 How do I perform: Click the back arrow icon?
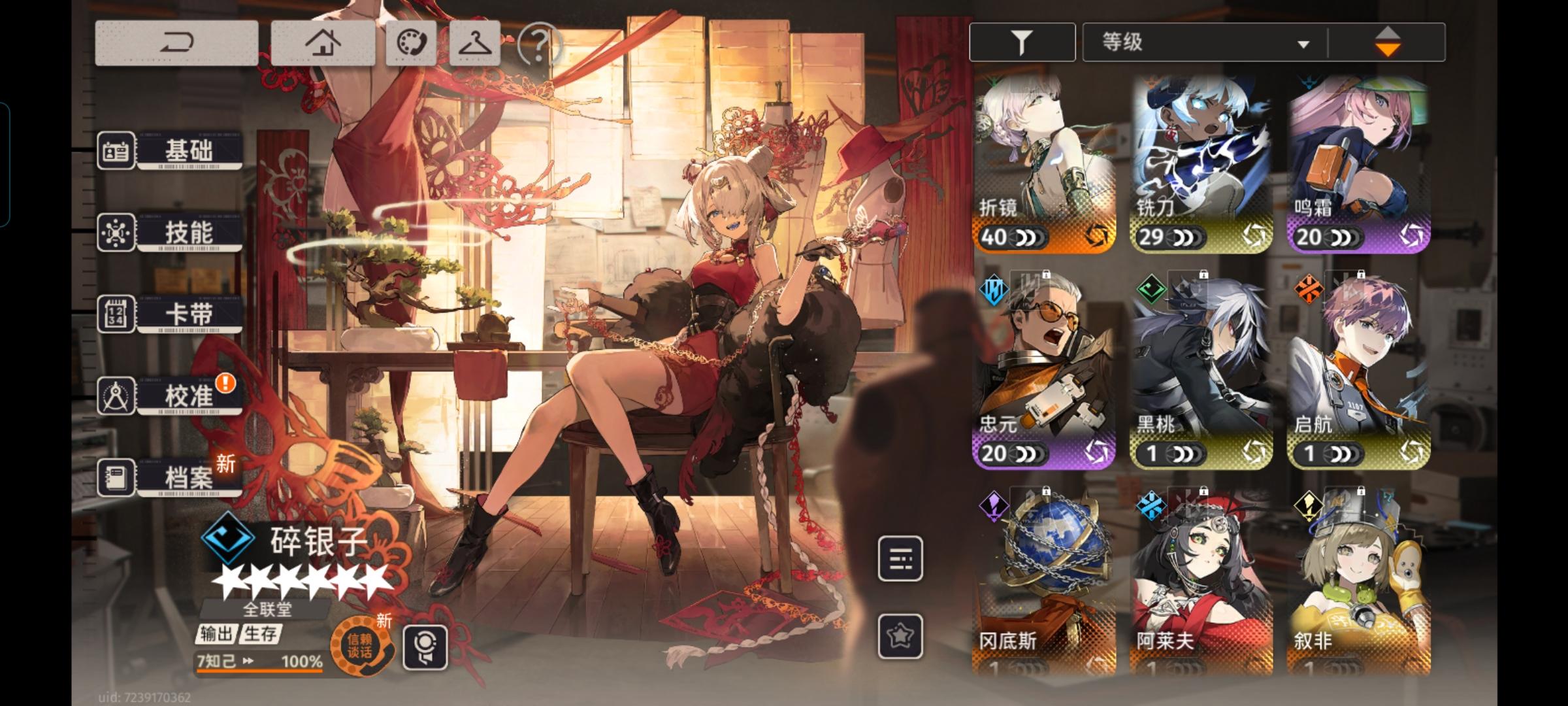[177, 43]
